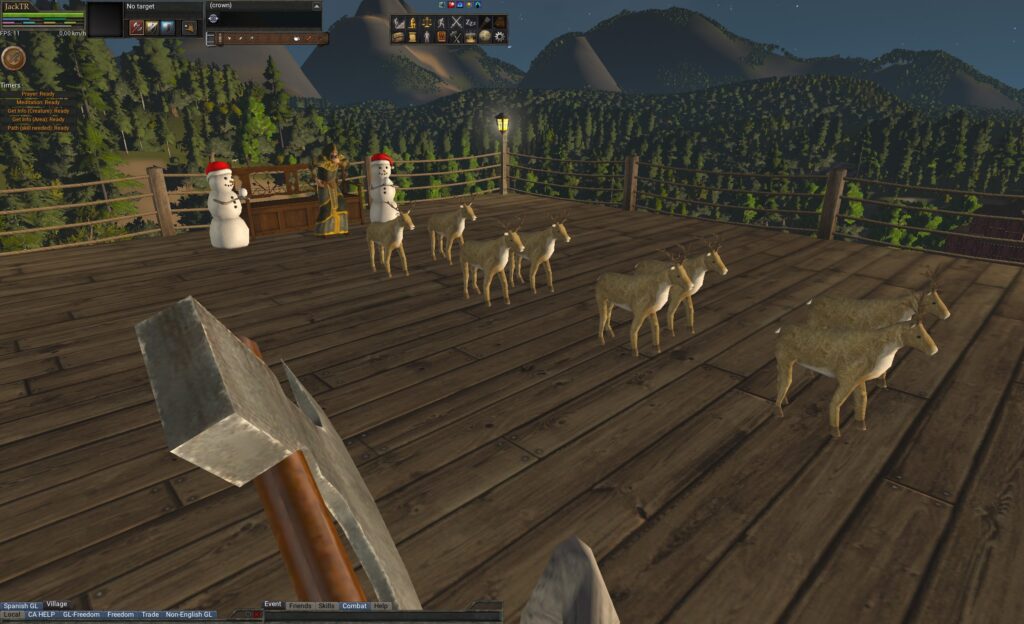Image resolution: width=1024 pixels, height=624 pixels.
Task: Select the Local chat tab
Action: tap(11, 615)
